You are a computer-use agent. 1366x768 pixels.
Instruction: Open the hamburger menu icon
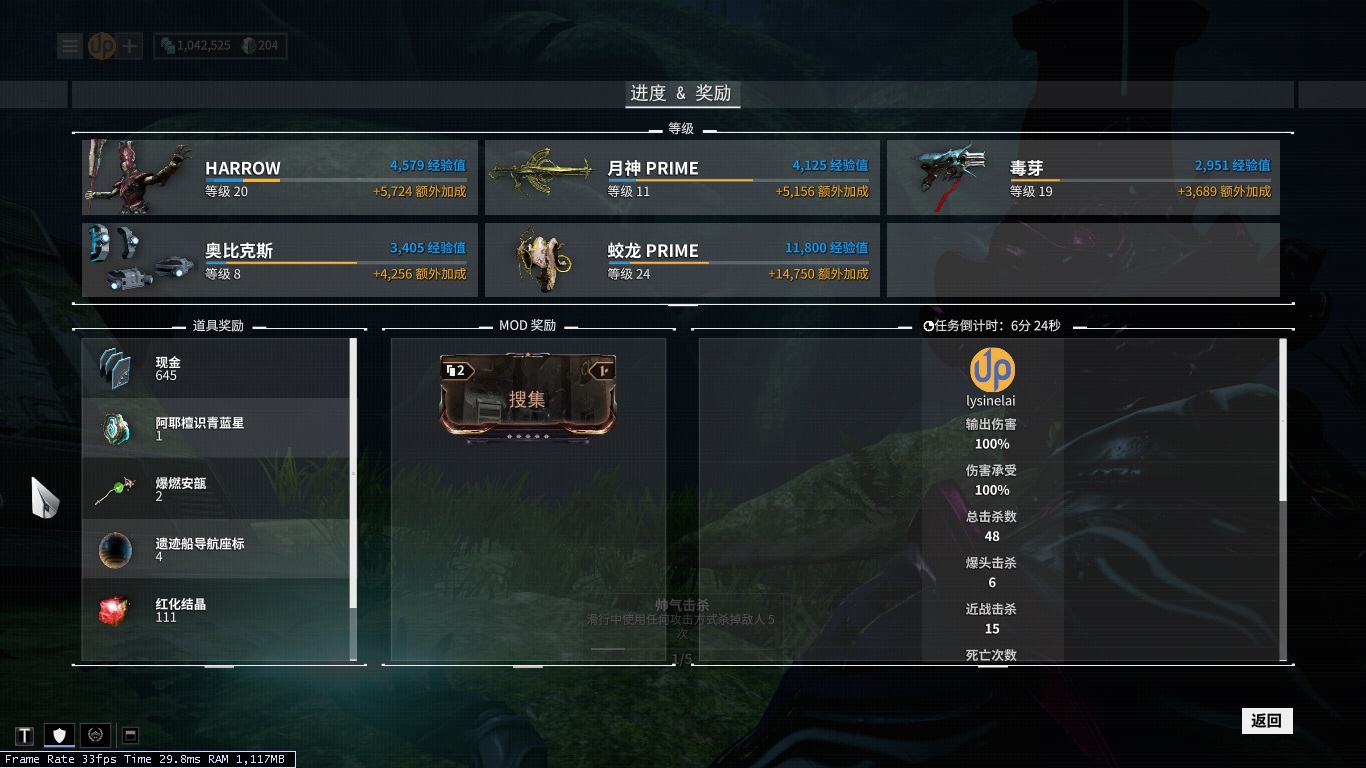[70, 46]
